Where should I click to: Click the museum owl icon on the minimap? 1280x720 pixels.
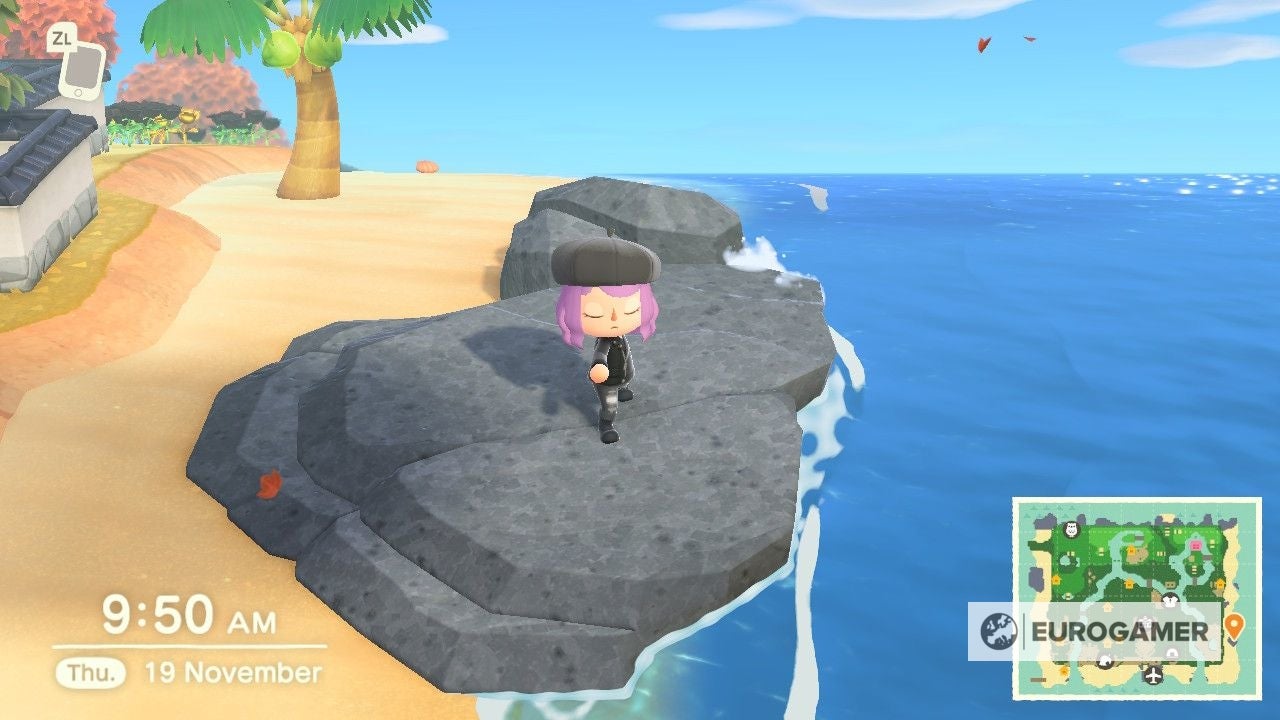pos(1070,531)
